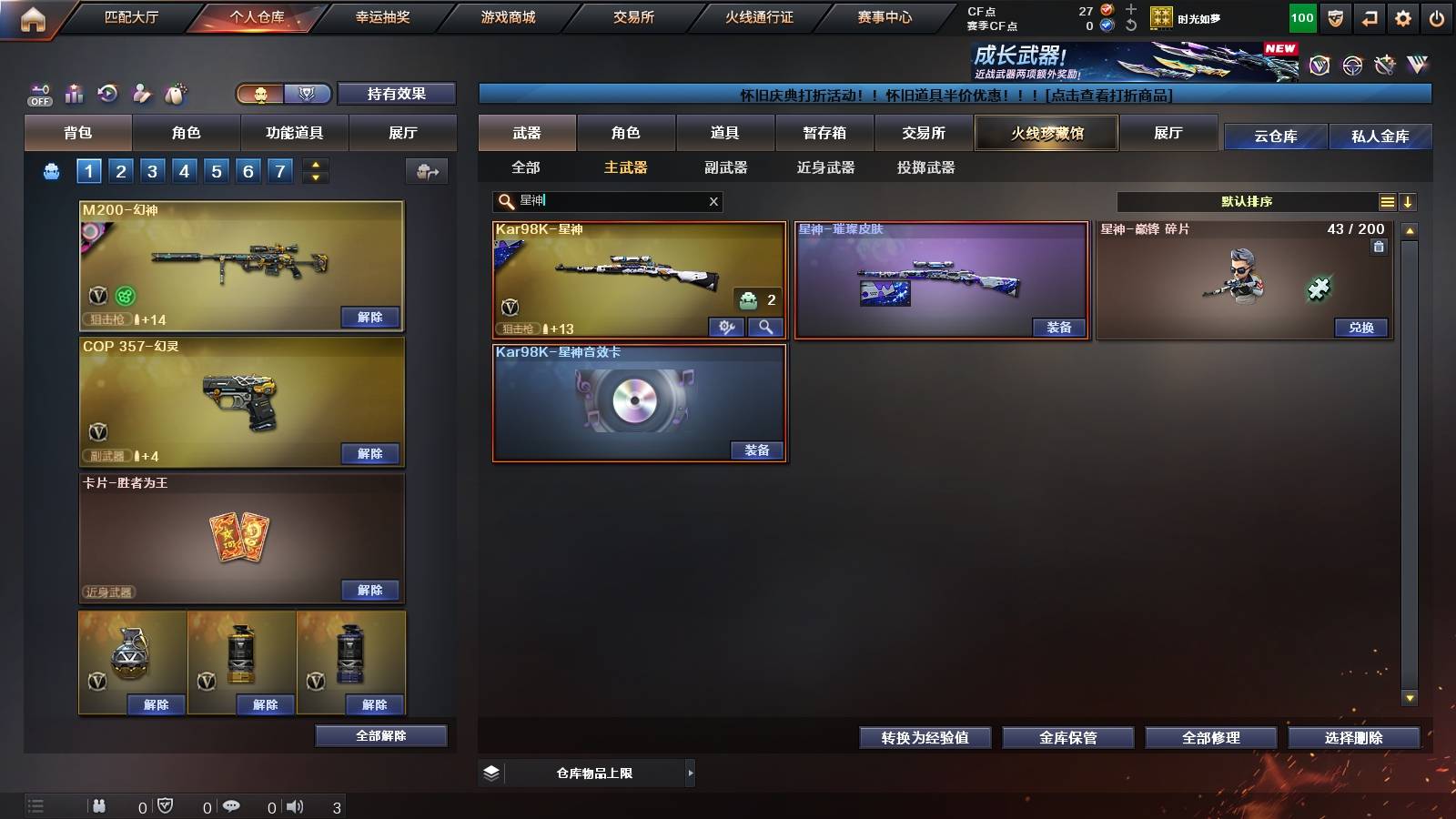Image resolution: width=1456 pixels, height=819 pixels.
Task: Clear the 星神 search input field
Action: pos(715,201)
